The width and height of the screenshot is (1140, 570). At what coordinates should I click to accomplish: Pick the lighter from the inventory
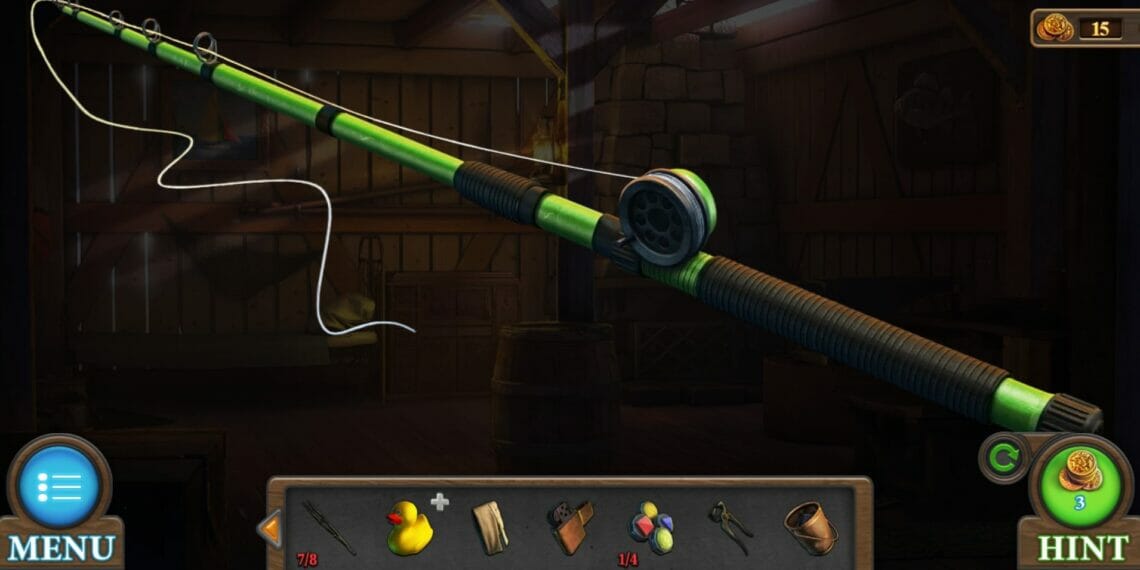(569, 527)
